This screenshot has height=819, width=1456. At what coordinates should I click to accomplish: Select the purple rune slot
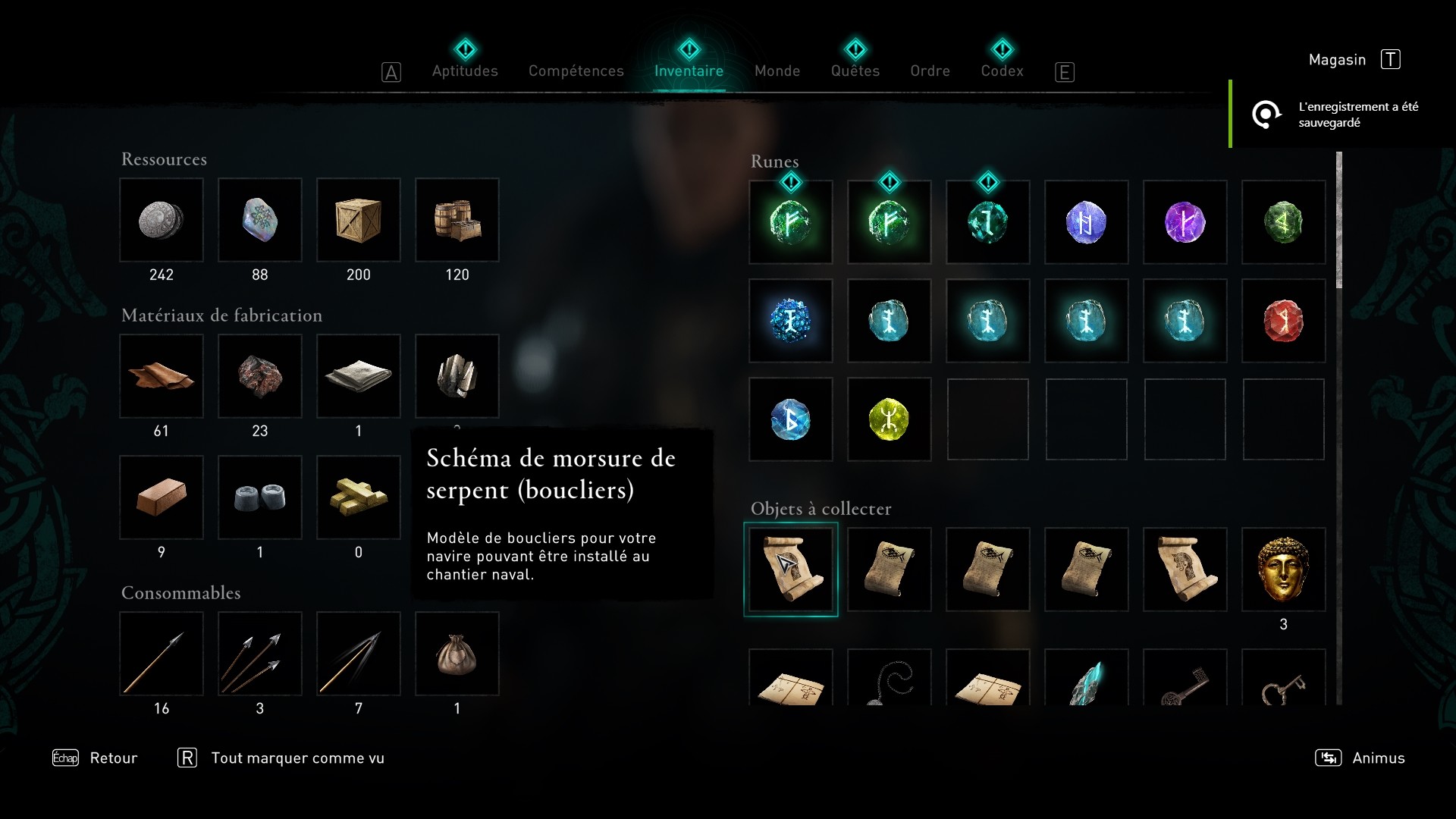1185,222
